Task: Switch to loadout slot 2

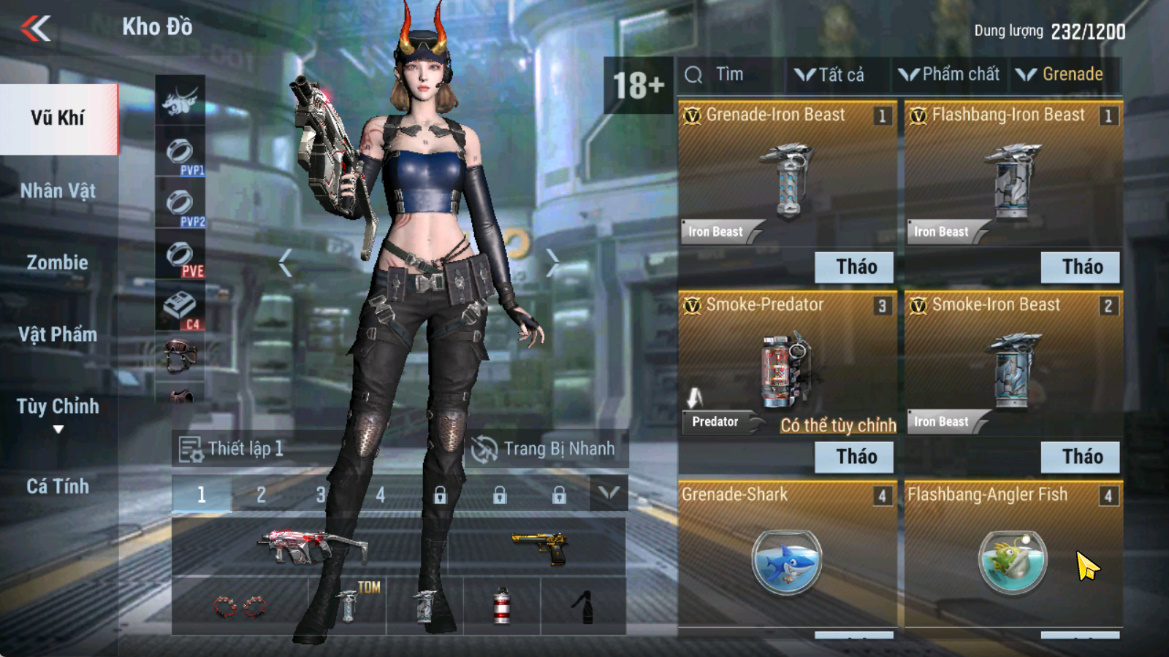Action: pos(261,494)
